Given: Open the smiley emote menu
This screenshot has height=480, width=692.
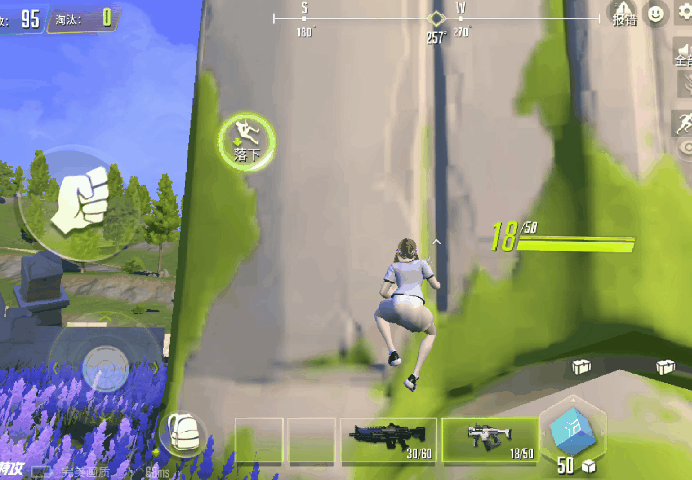Looking at the screenshot, I should tap(656, 14).
